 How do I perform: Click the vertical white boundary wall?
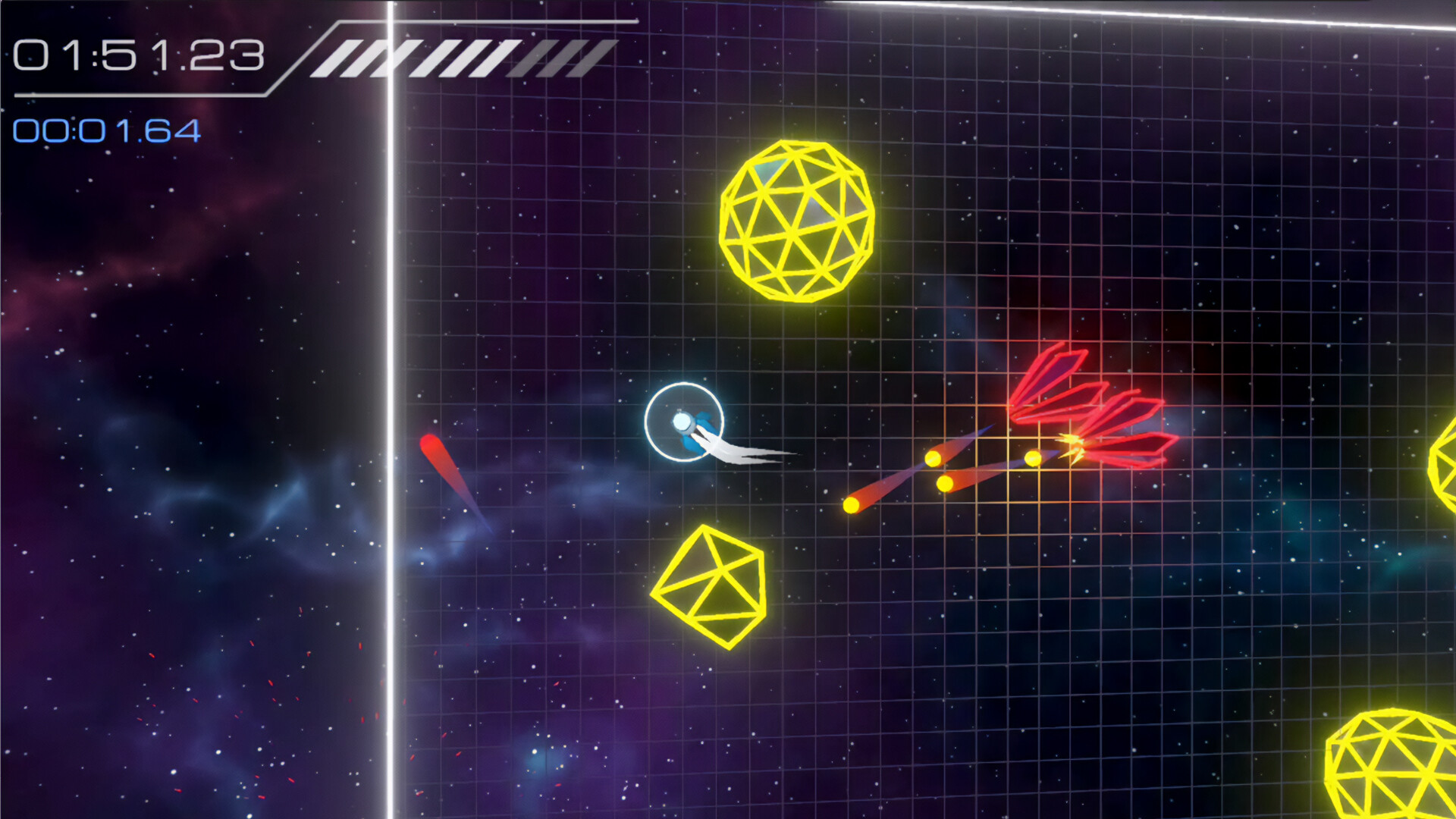pos(389,379)
